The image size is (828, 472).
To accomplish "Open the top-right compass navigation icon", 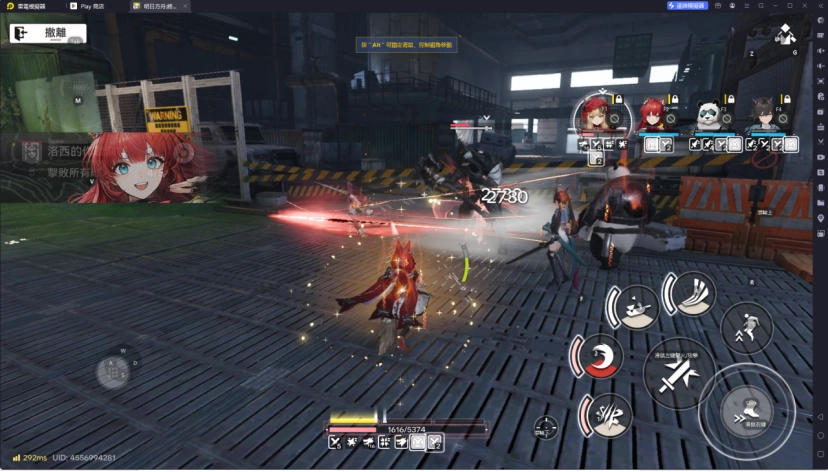I will point(786,37).
